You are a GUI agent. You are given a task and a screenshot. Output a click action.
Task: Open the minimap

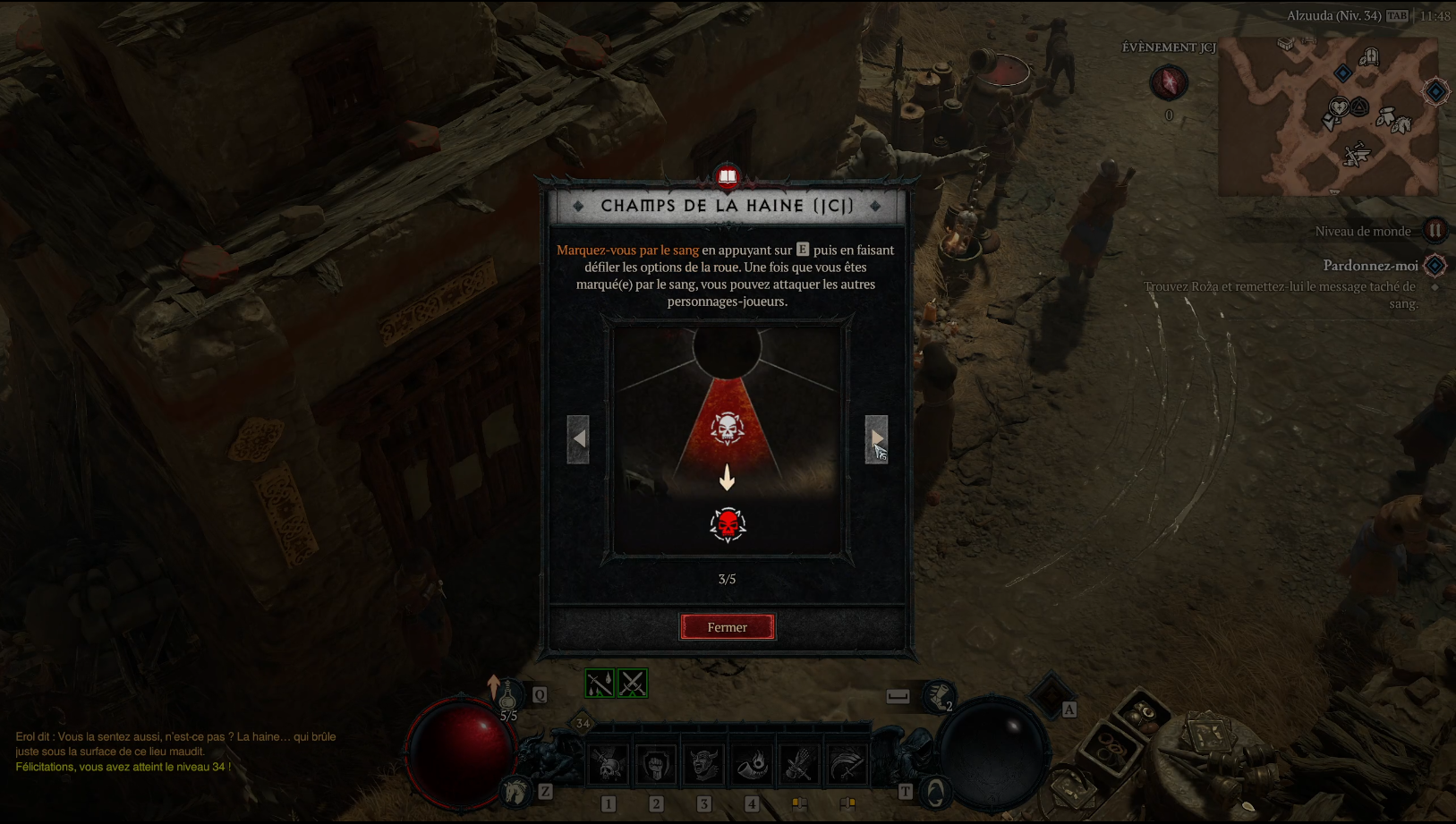click(1328, 116)
